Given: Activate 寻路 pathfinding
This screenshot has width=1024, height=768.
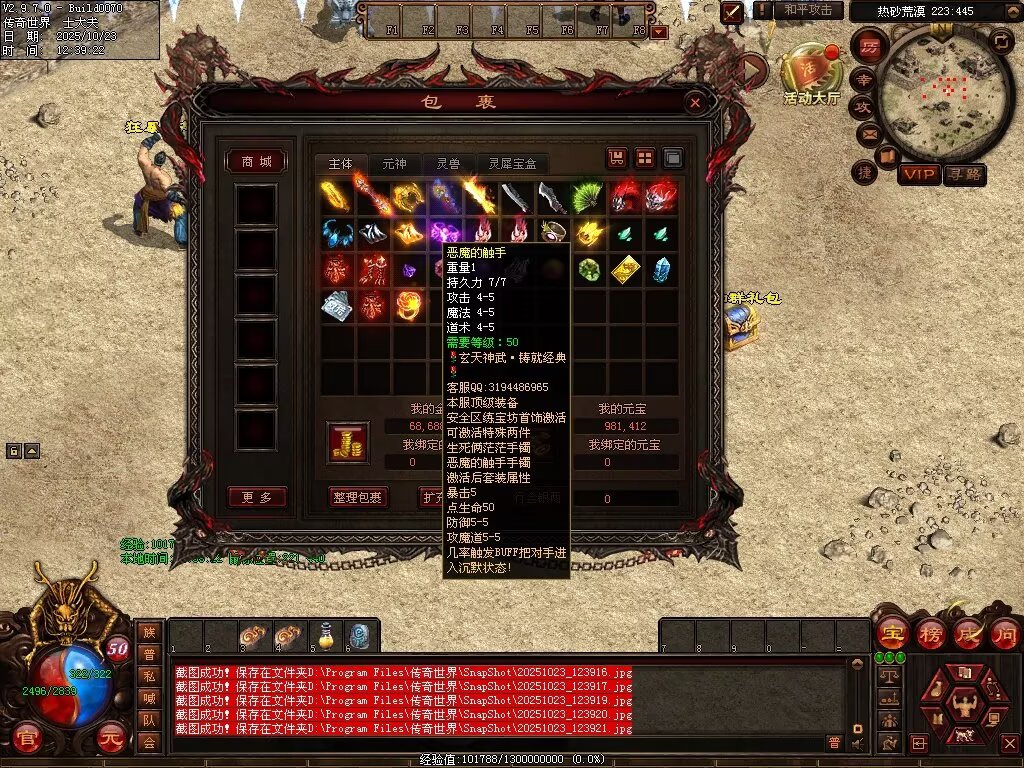Looking at the screenshot, I should tap(965, 175).
